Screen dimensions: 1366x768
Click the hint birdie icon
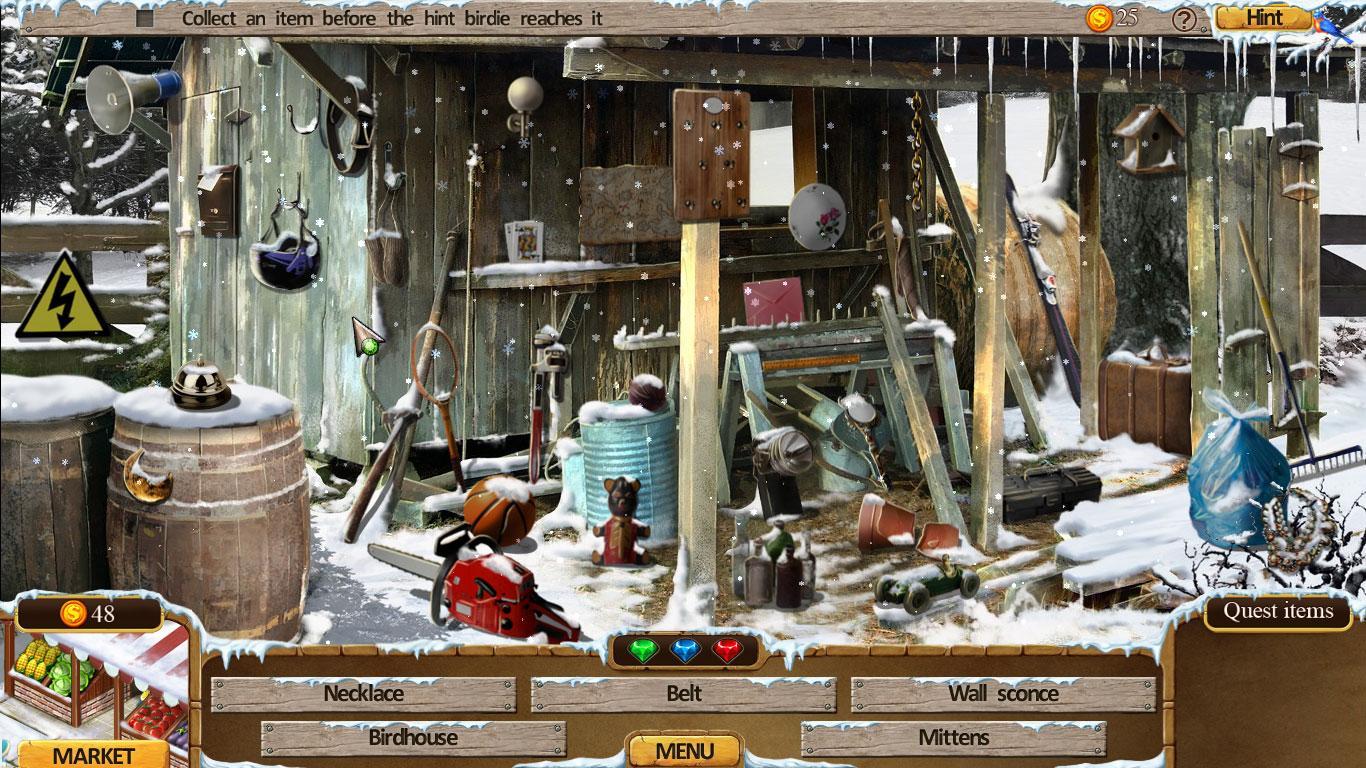[1332, 26]
